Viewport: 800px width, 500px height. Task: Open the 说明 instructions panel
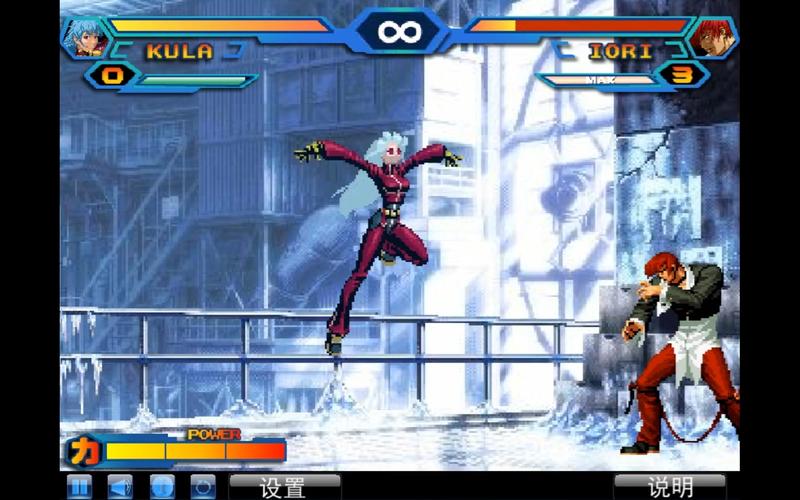point(670,487)
